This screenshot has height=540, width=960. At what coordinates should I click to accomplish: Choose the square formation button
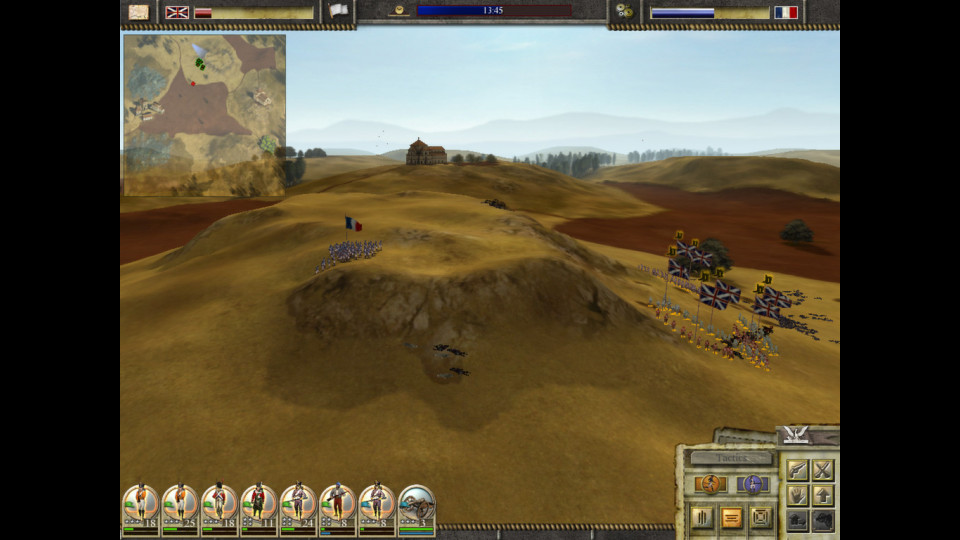pyautogui.click(x=761, y=518)
